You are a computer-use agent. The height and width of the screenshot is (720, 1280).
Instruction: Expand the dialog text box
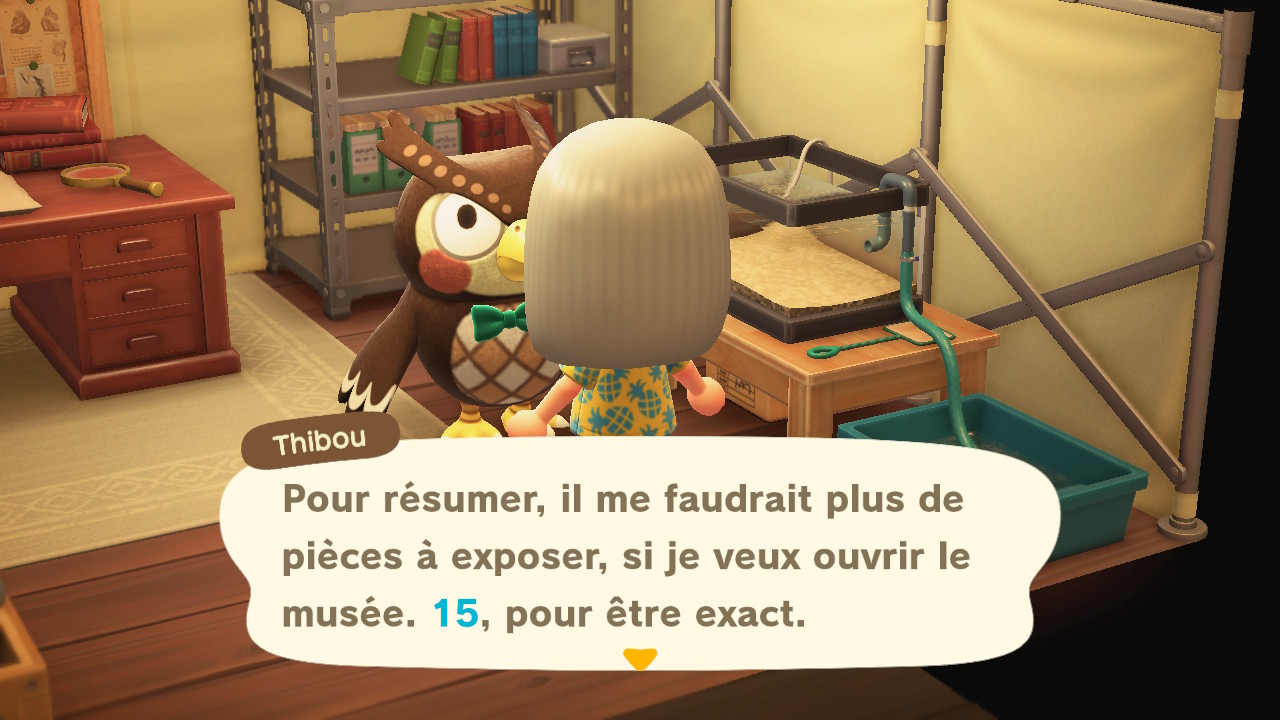[x=640, y=555]
